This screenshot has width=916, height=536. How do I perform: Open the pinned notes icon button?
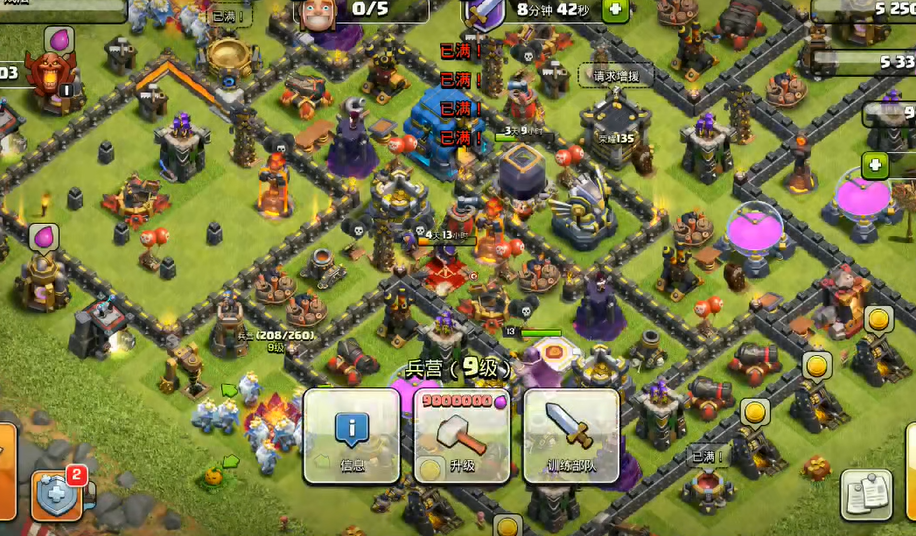(x=866, y=494)
